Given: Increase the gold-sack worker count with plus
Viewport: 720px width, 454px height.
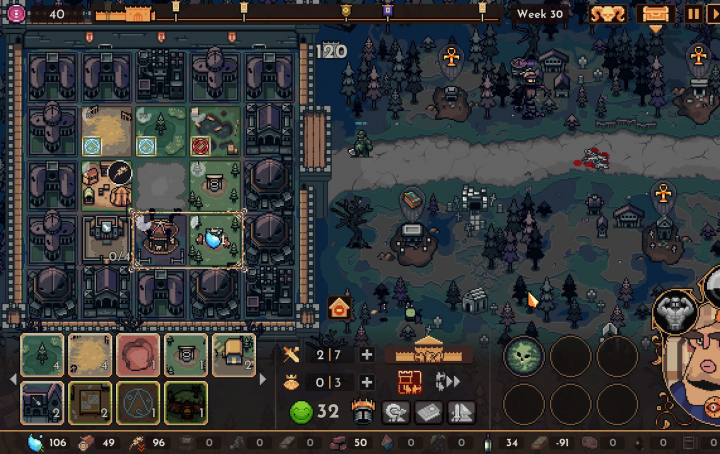Looking at the screenshot, I should coord(367,382).
